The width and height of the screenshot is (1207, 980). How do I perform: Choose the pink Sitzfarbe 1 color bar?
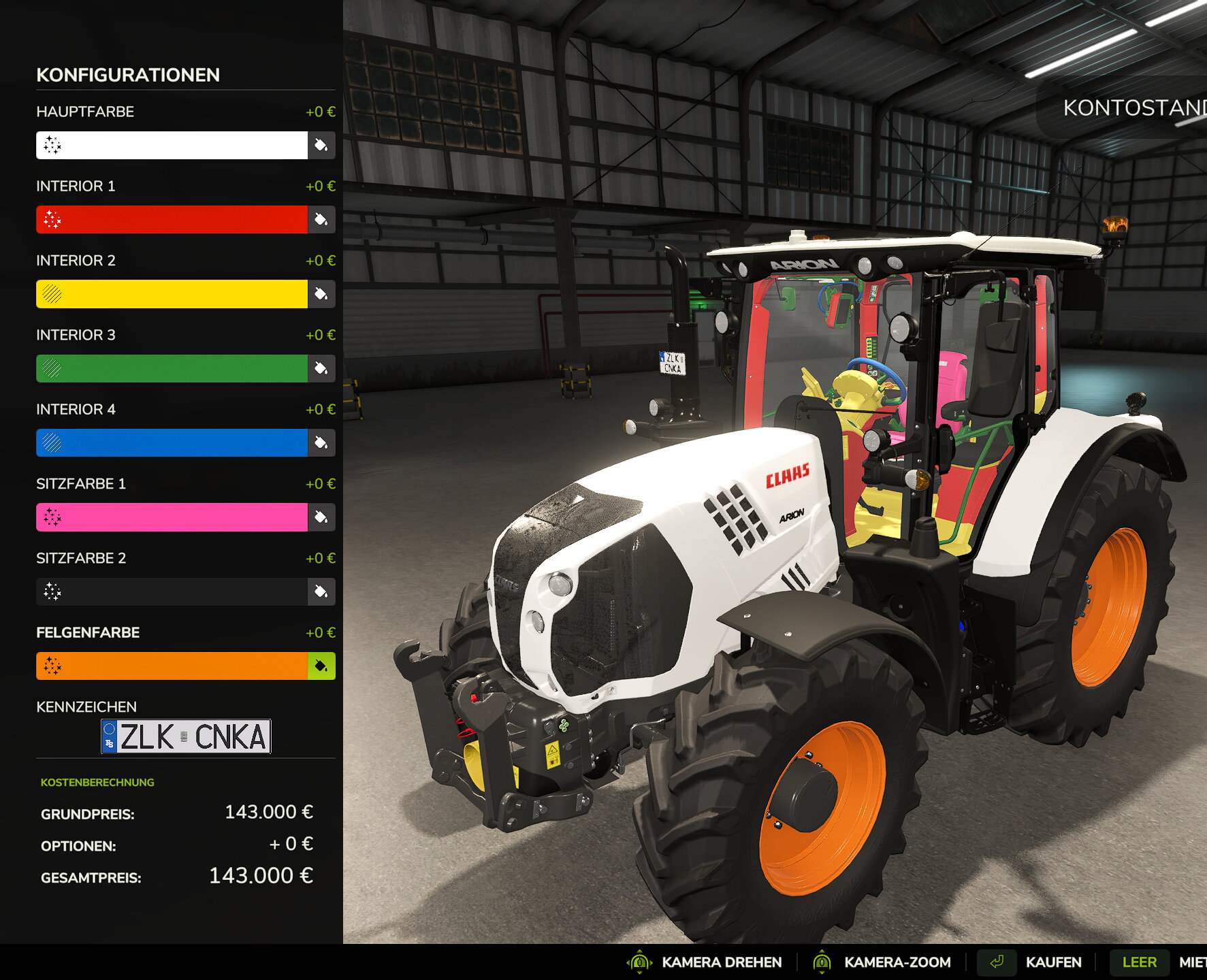coord(172,517)
